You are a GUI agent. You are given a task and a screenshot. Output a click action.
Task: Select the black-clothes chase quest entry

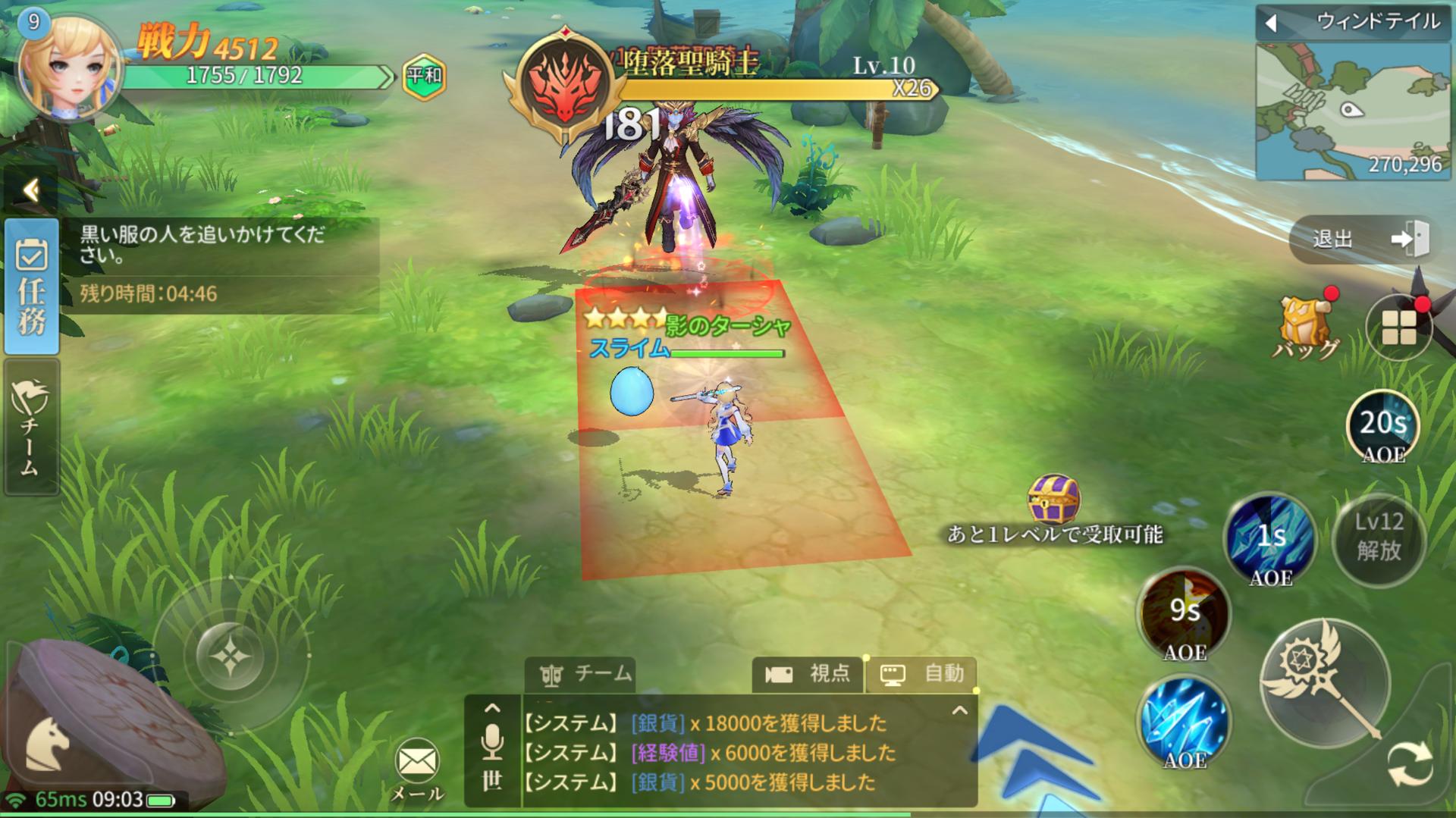pos(220,245)
